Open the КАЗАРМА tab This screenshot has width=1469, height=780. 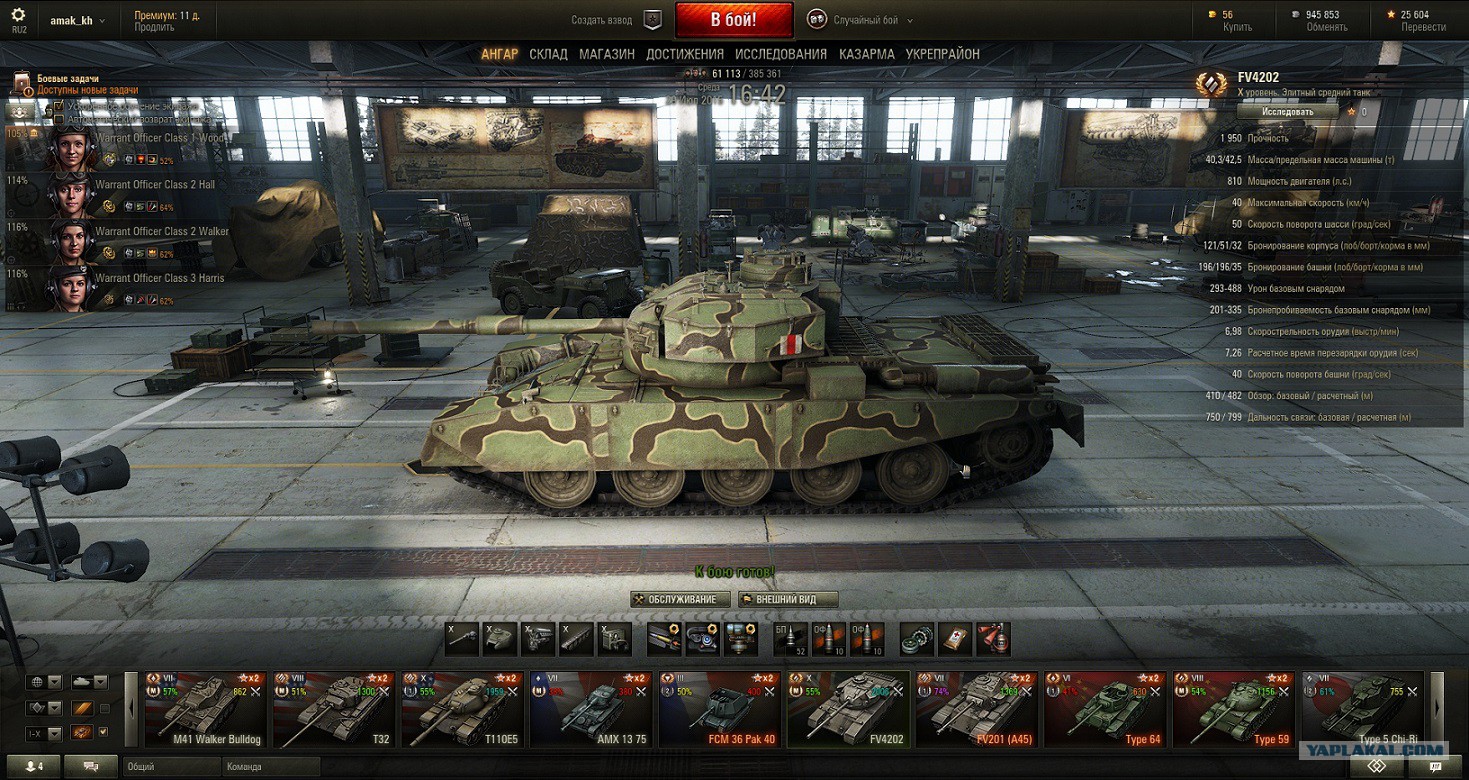[x=867, y=54]
